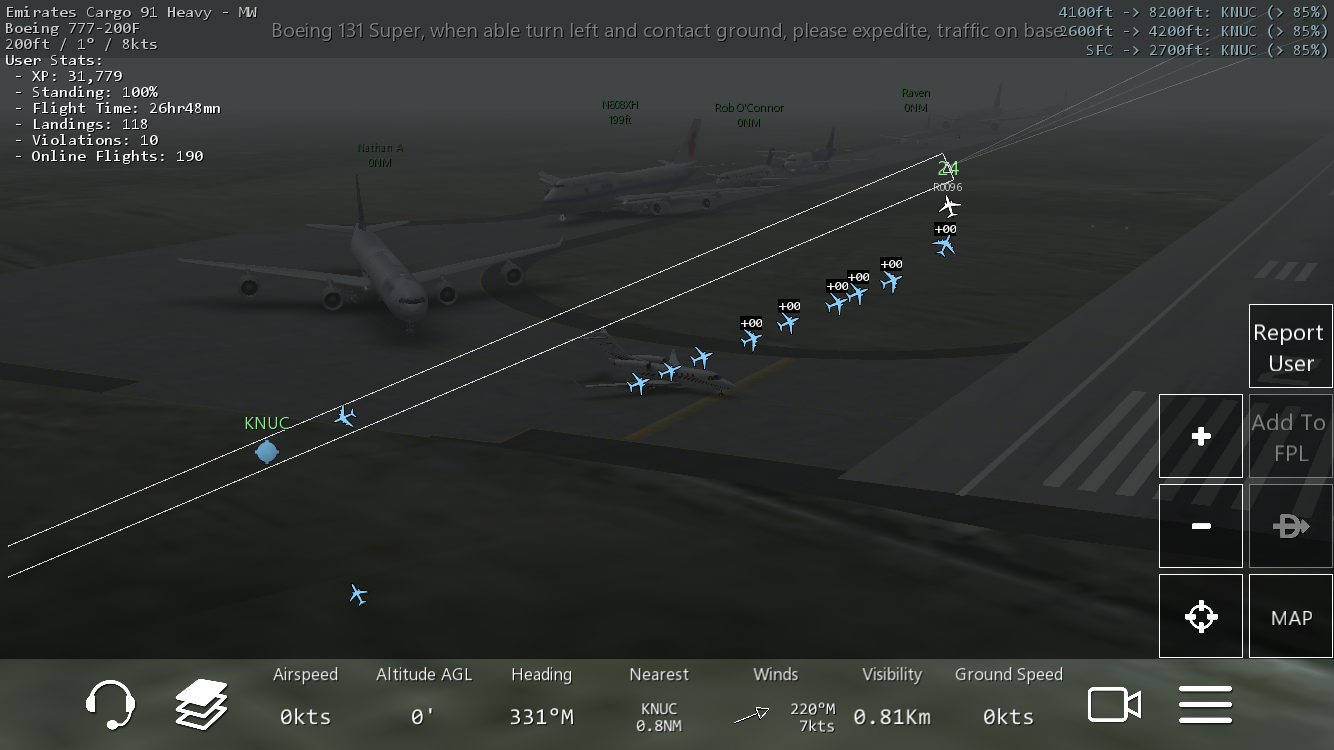
Task: Open the stacked layers panel
Action: (x=201, y=705)
